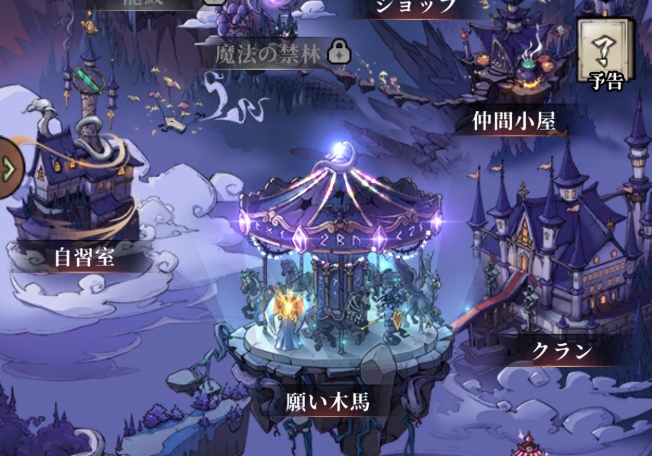Click the arrow button on the left edge
Screen dimensions: 652x456
(x=9, y=166)
